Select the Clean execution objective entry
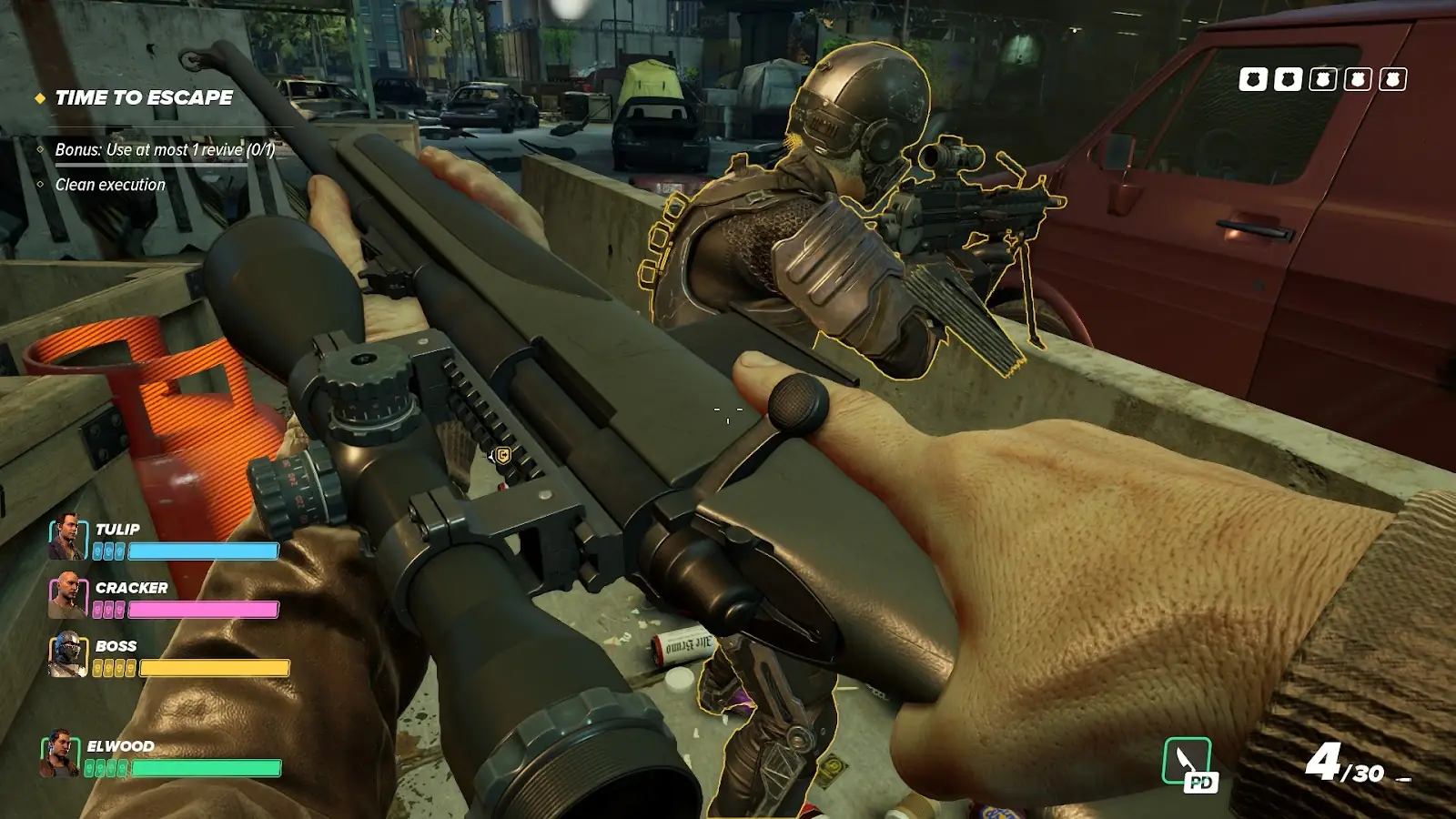The height and width of the screenshot is (819, 1456). (x=110, y=185)
